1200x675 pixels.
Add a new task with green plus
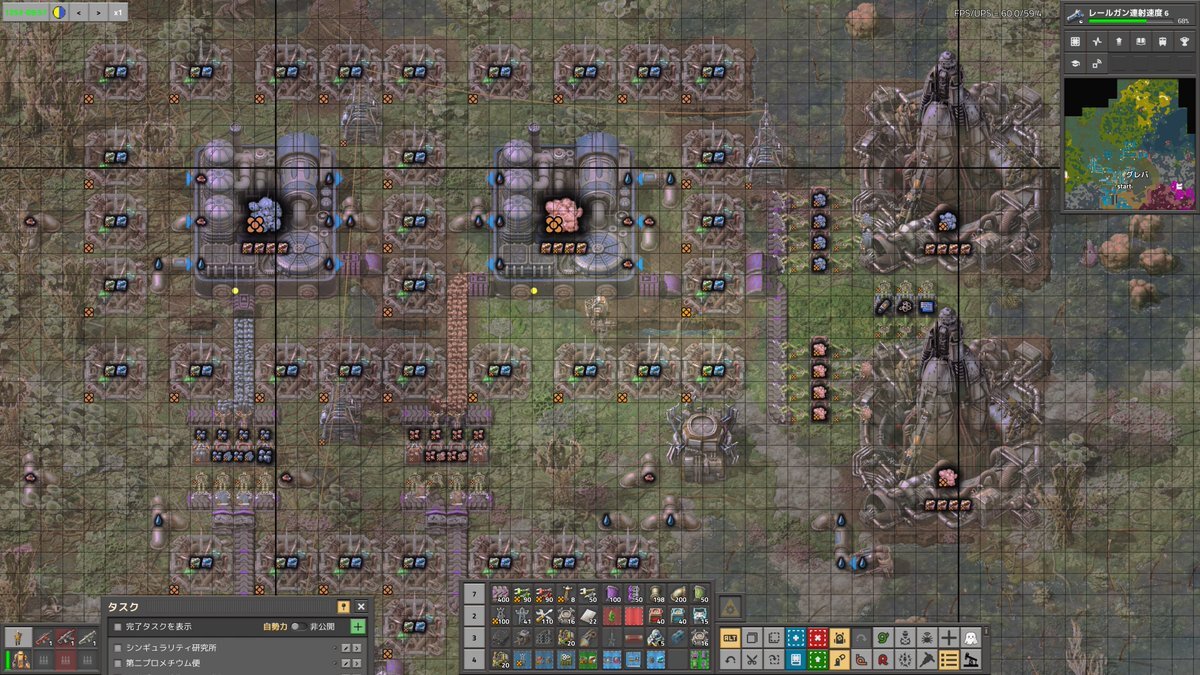(x=358, y=627)
